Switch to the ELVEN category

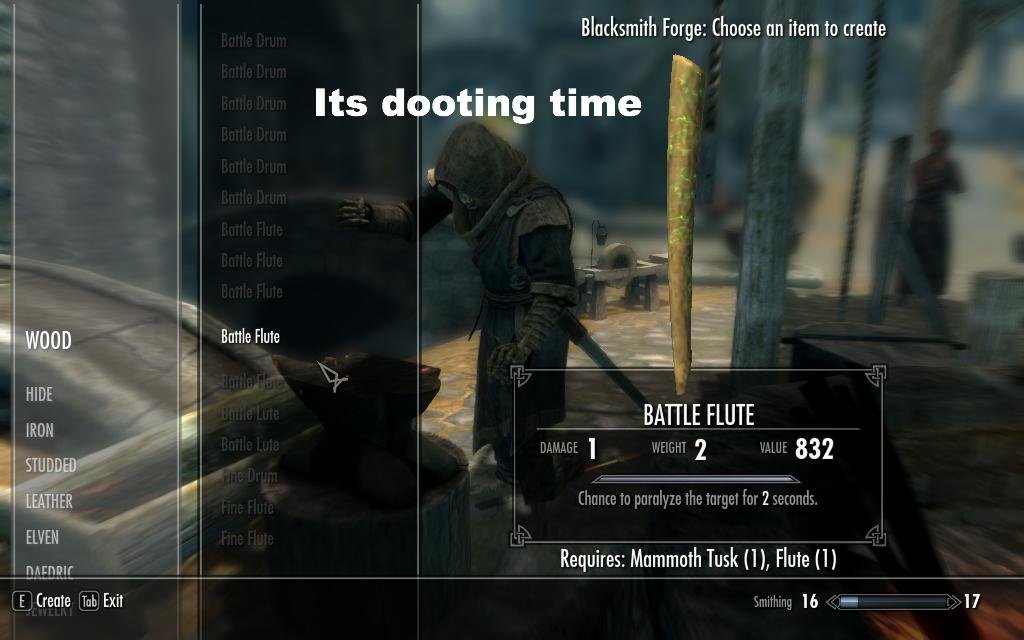click(42, 538)
